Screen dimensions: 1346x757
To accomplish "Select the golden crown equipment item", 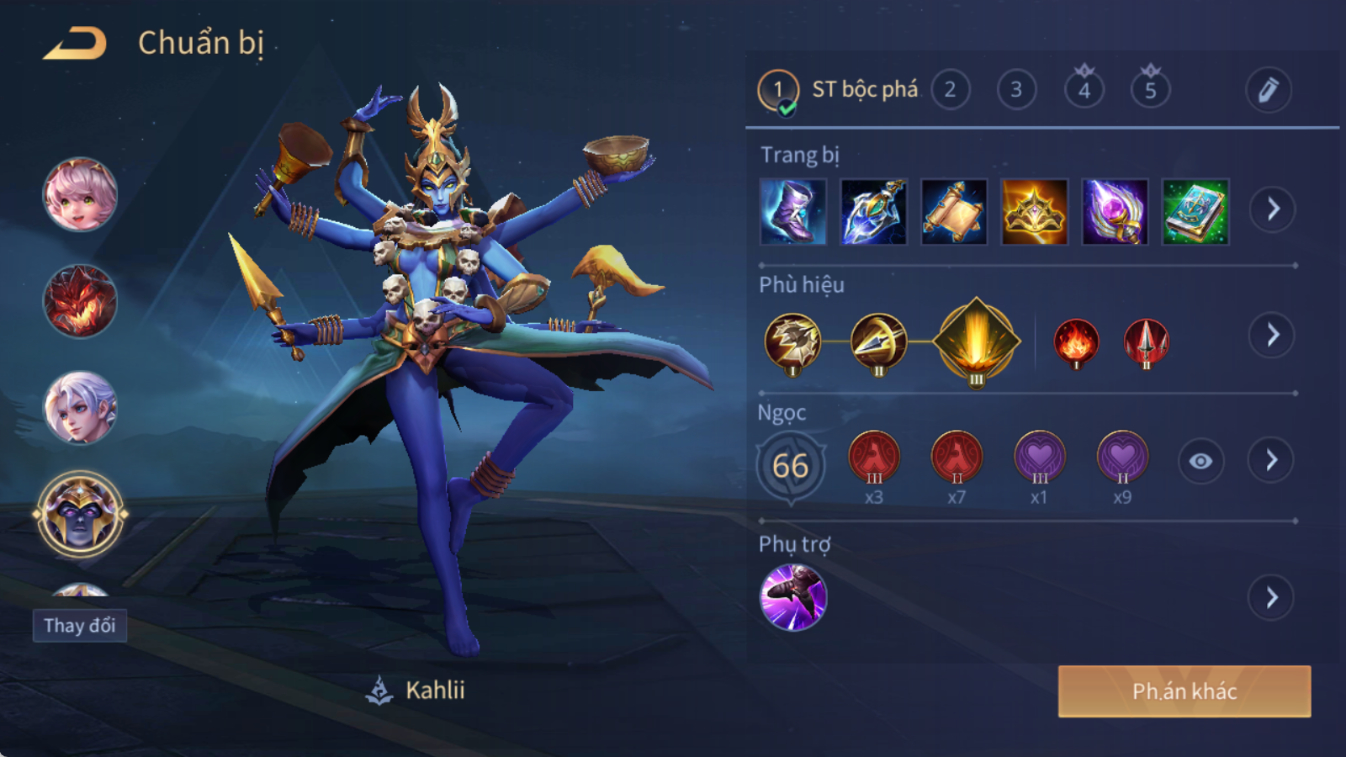I will coord(1034,211).
